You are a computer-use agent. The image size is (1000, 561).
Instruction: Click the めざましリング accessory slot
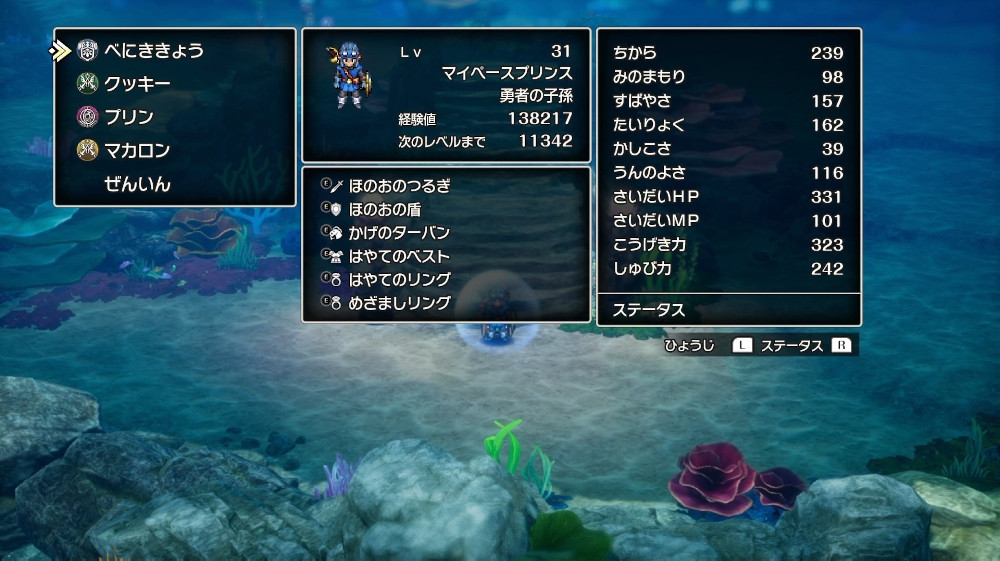tap(399, 302)
